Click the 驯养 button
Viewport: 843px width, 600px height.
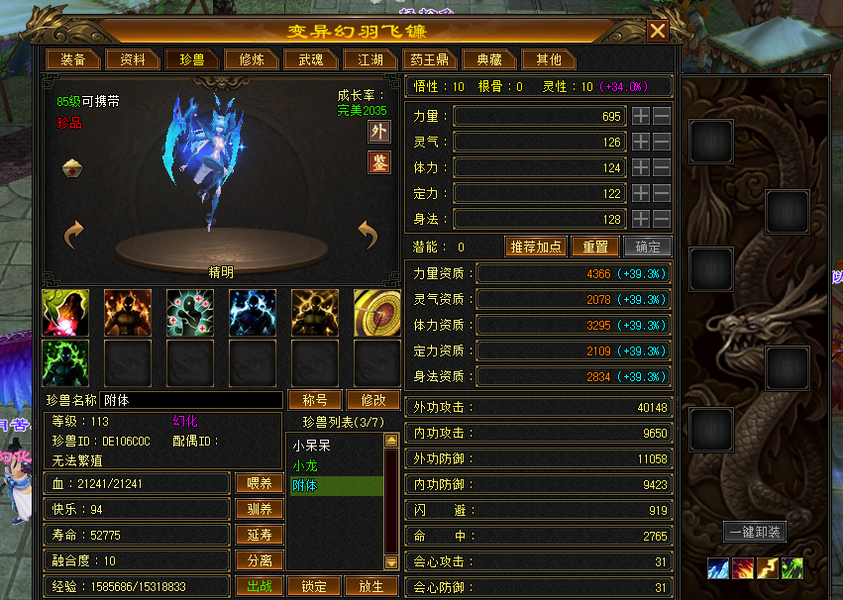259,509
